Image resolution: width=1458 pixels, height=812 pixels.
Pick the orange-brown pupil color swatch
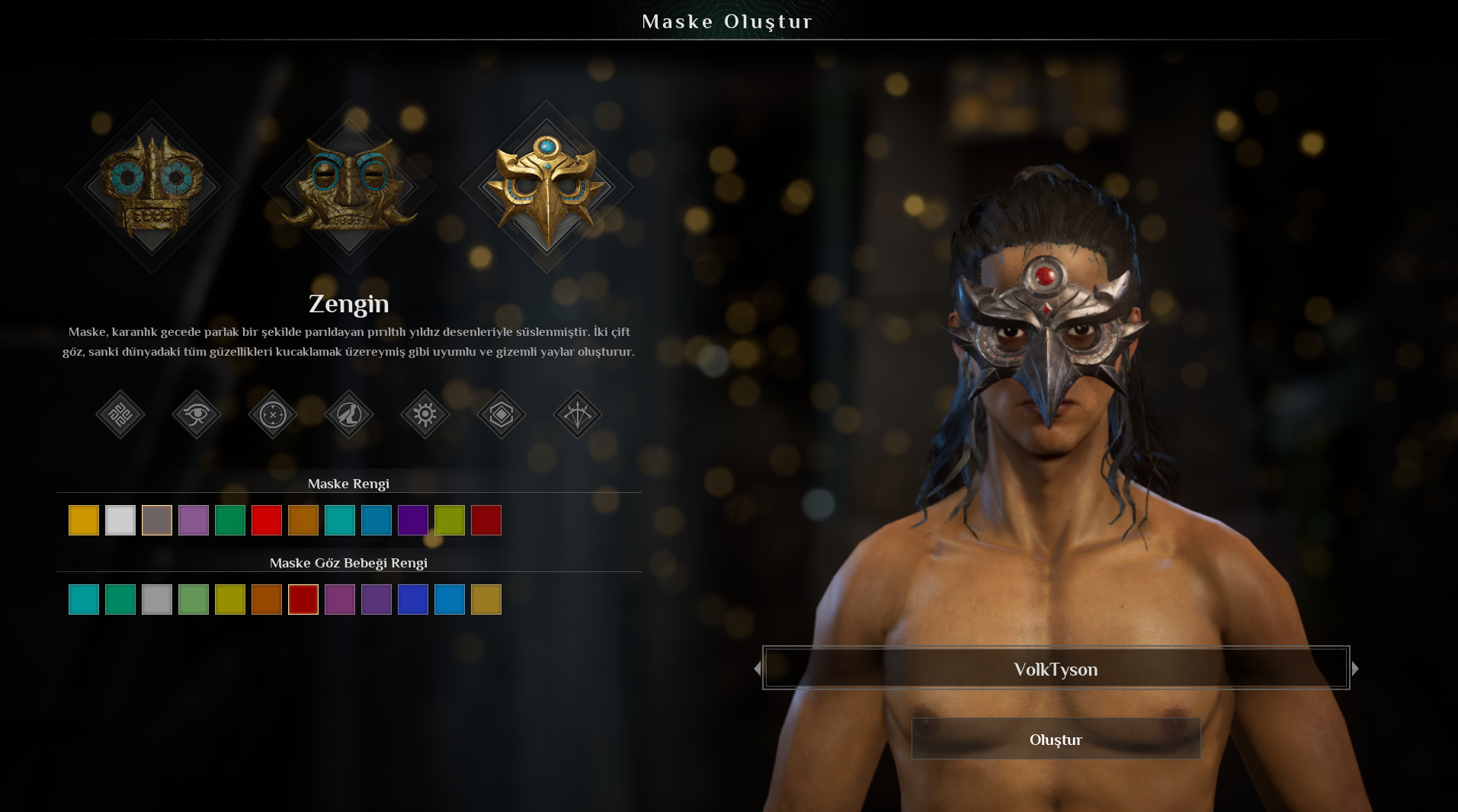pos(267,599)
